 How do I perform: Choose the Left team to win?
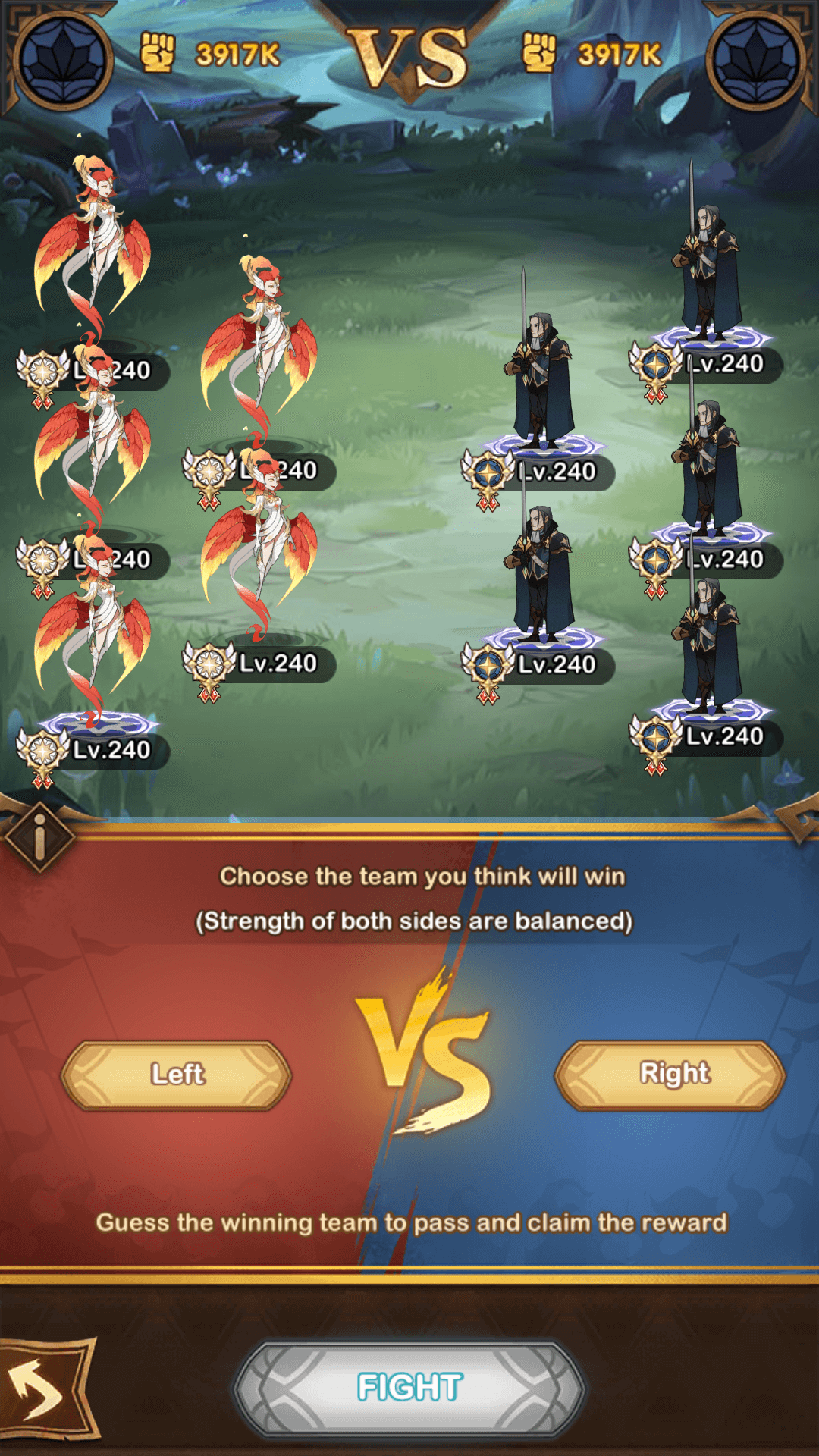[177, 1075]
